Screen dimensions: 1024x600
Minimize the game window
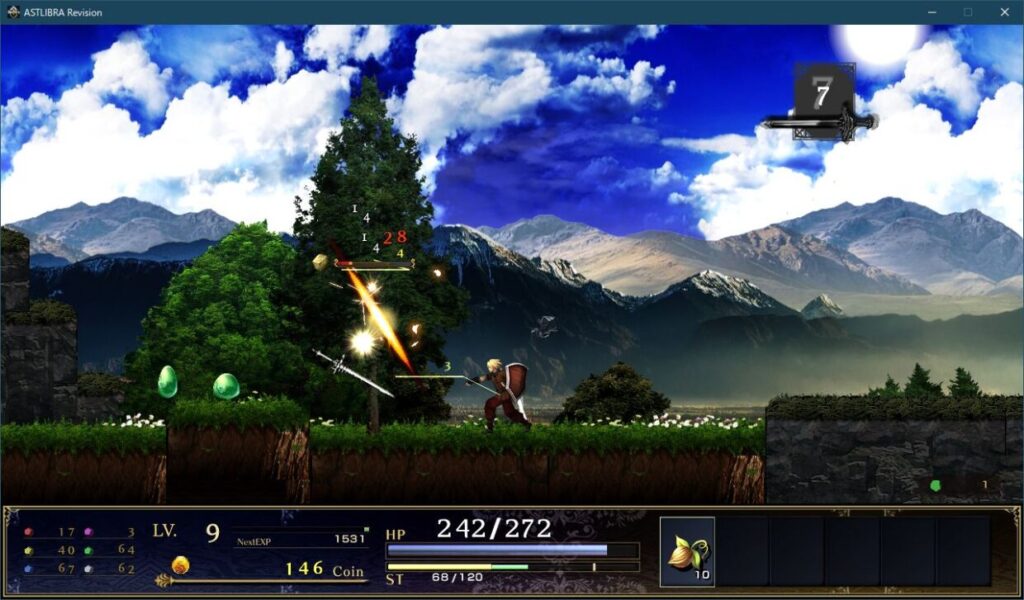pyautogui.click(x=930, y=12)
